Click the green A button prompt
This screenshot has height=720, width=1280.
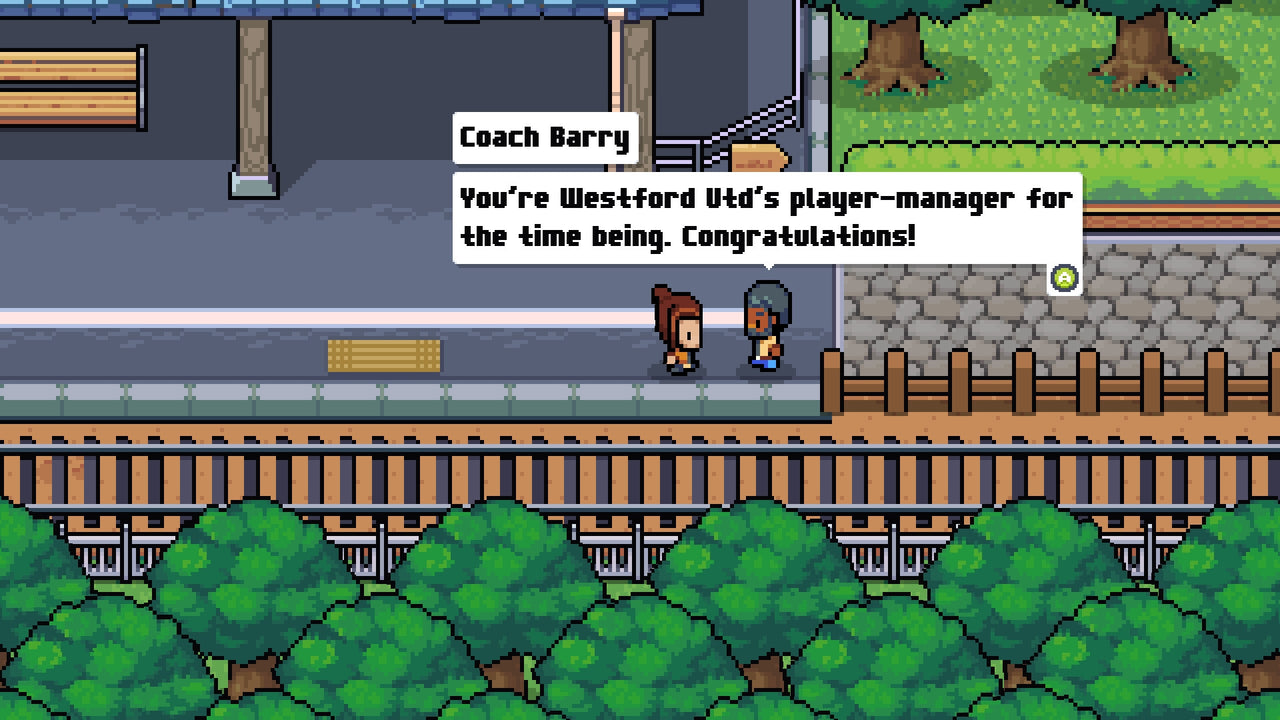point(1062,278)
